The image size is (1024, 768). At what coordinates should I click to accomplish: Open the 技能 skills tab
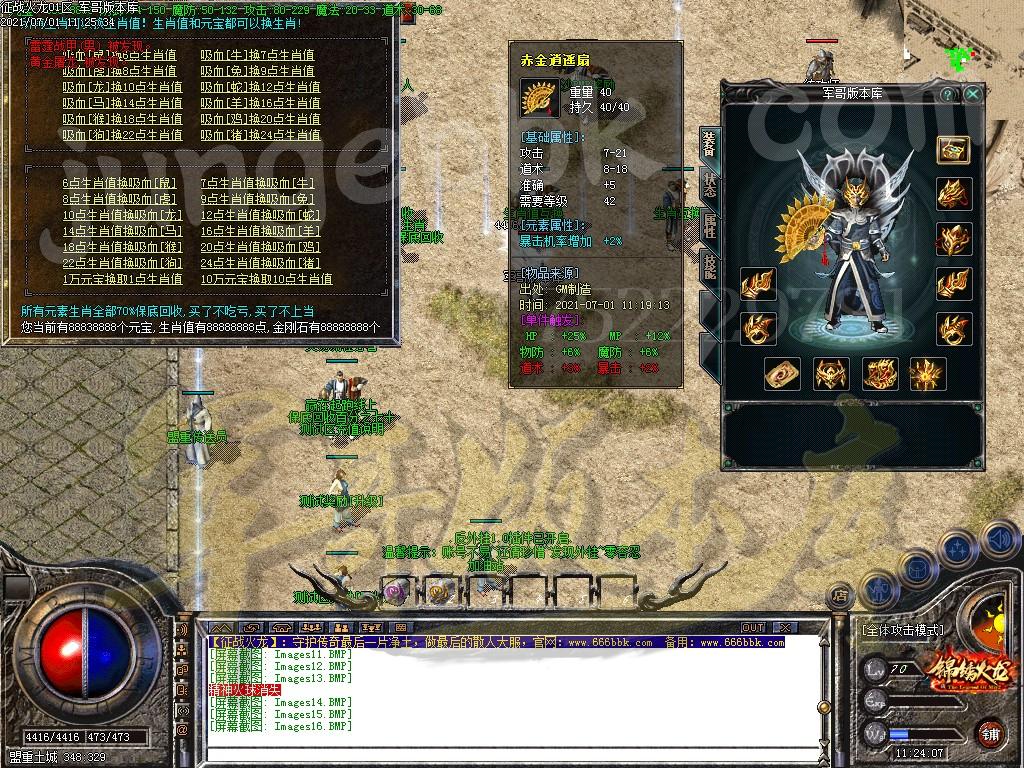tap(709, 267)
